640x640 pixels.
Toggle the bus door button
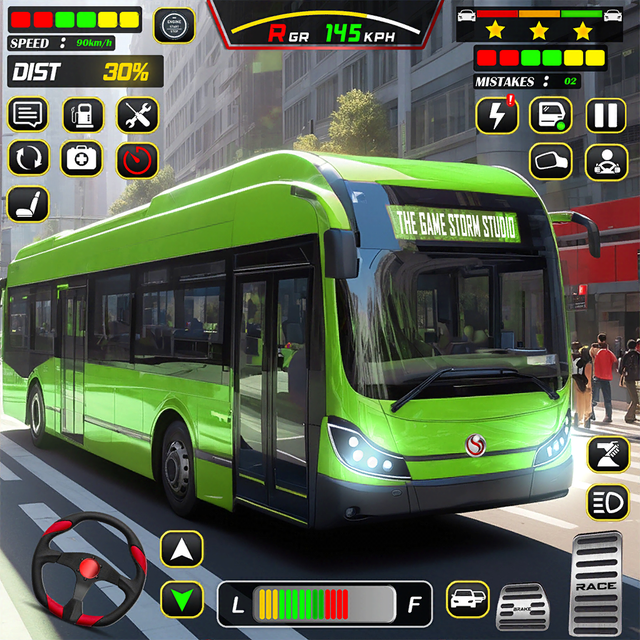(550, 114)
